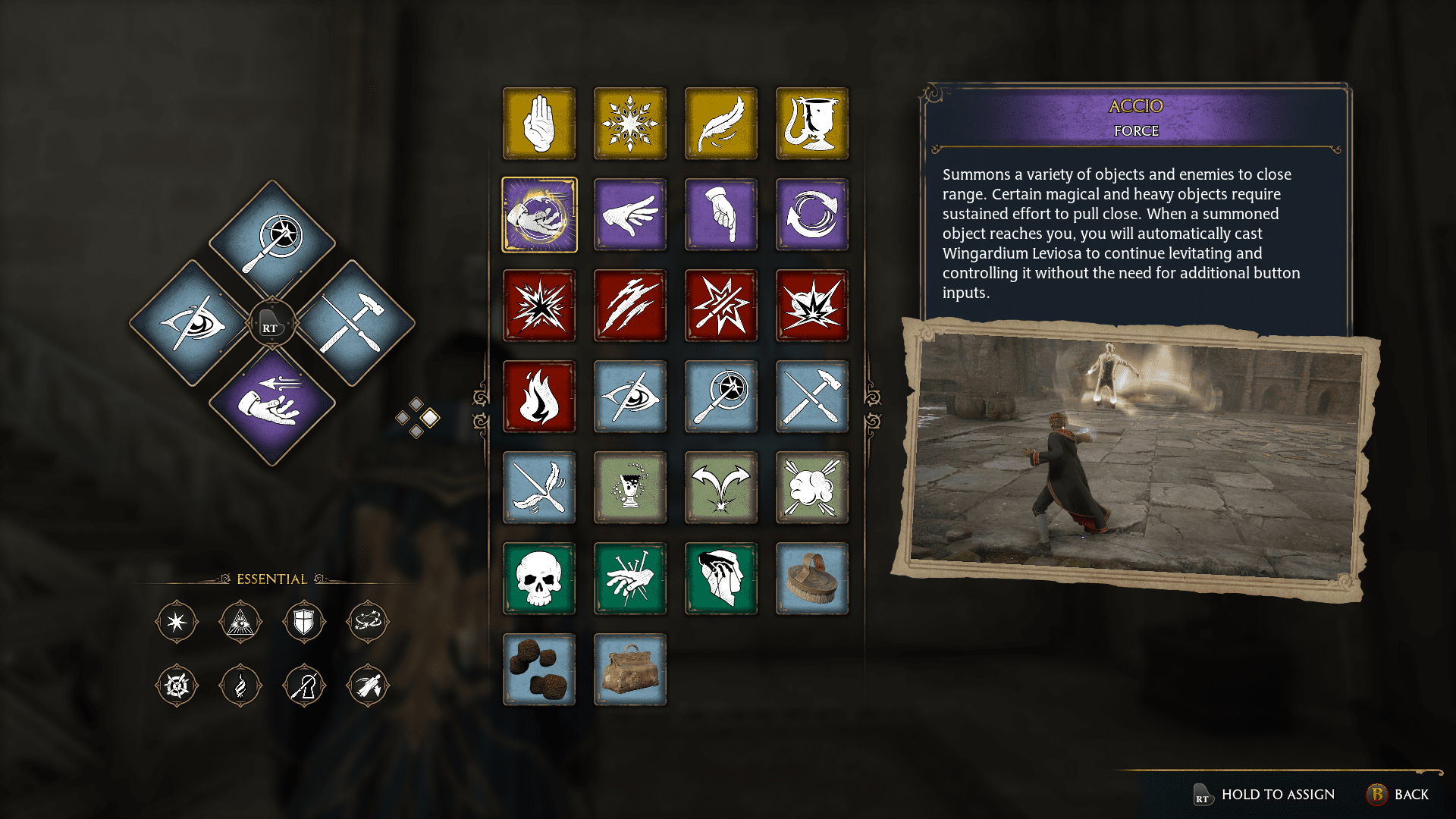Select the Imperio spell icon
Image resolution: width=1456 pixels, height=819 pixels.
[721, 579]
